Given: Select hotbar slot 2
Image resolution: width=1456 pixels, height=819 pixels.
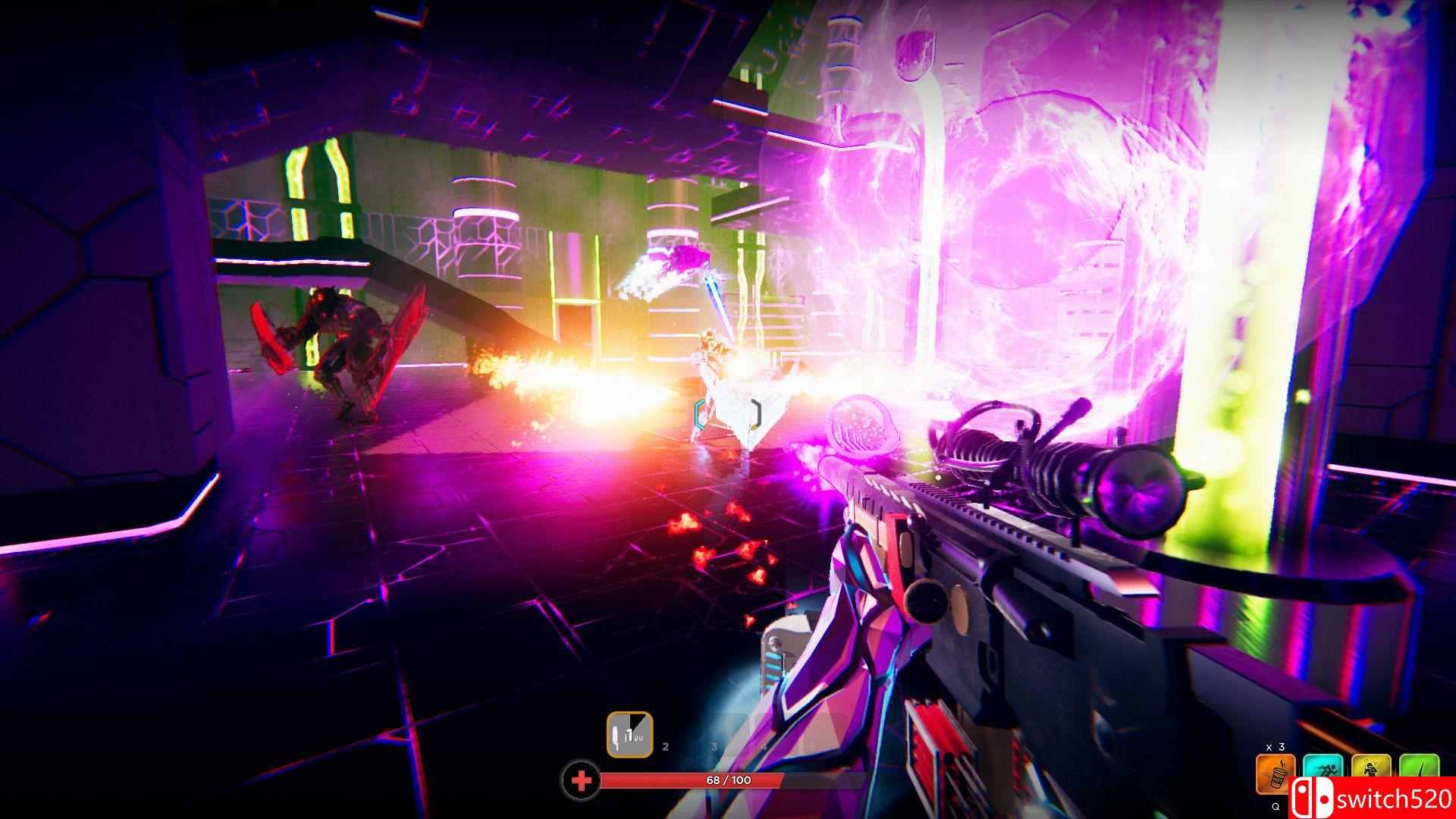Looking at the screenshot, I should pos(665,746).
